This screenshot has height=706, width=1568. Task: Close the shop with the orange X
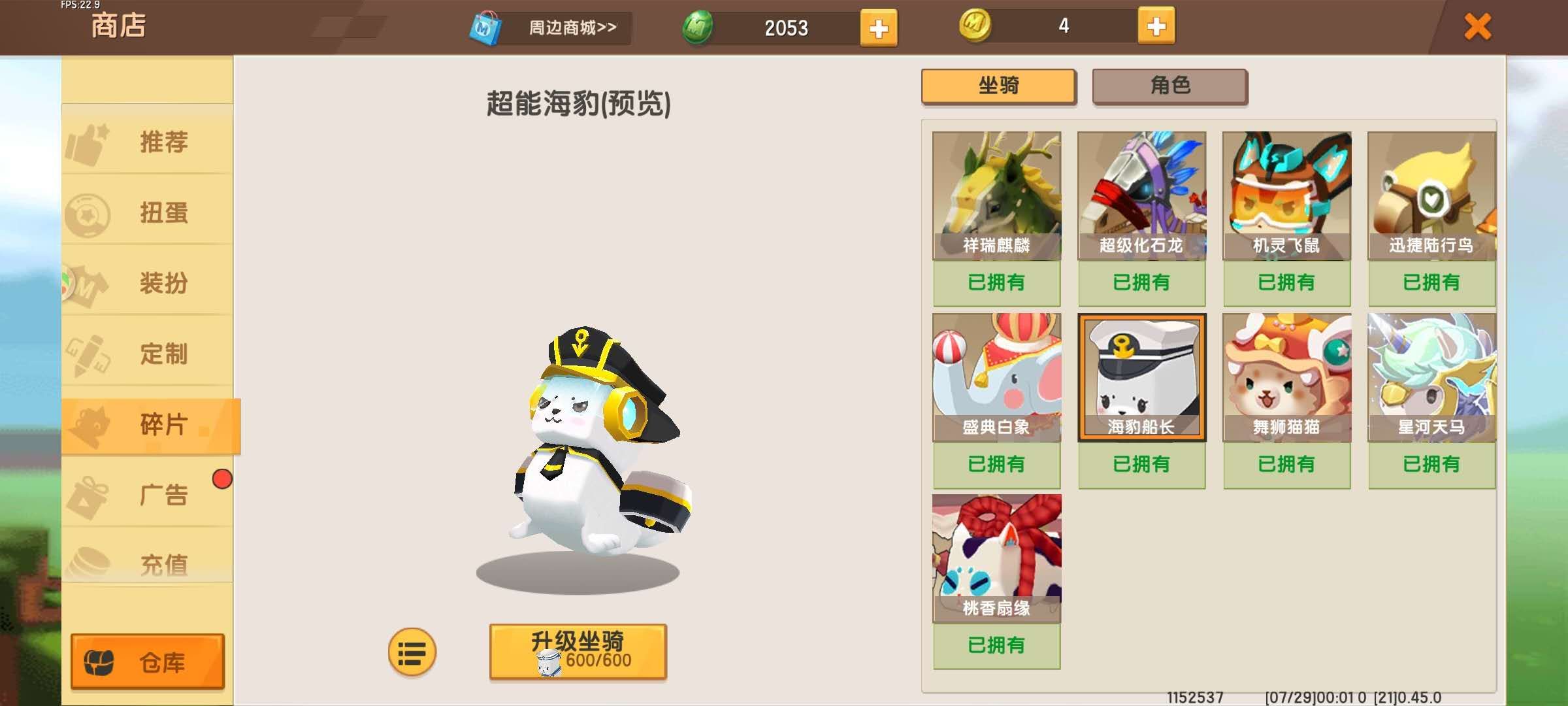pos(1477,27)
